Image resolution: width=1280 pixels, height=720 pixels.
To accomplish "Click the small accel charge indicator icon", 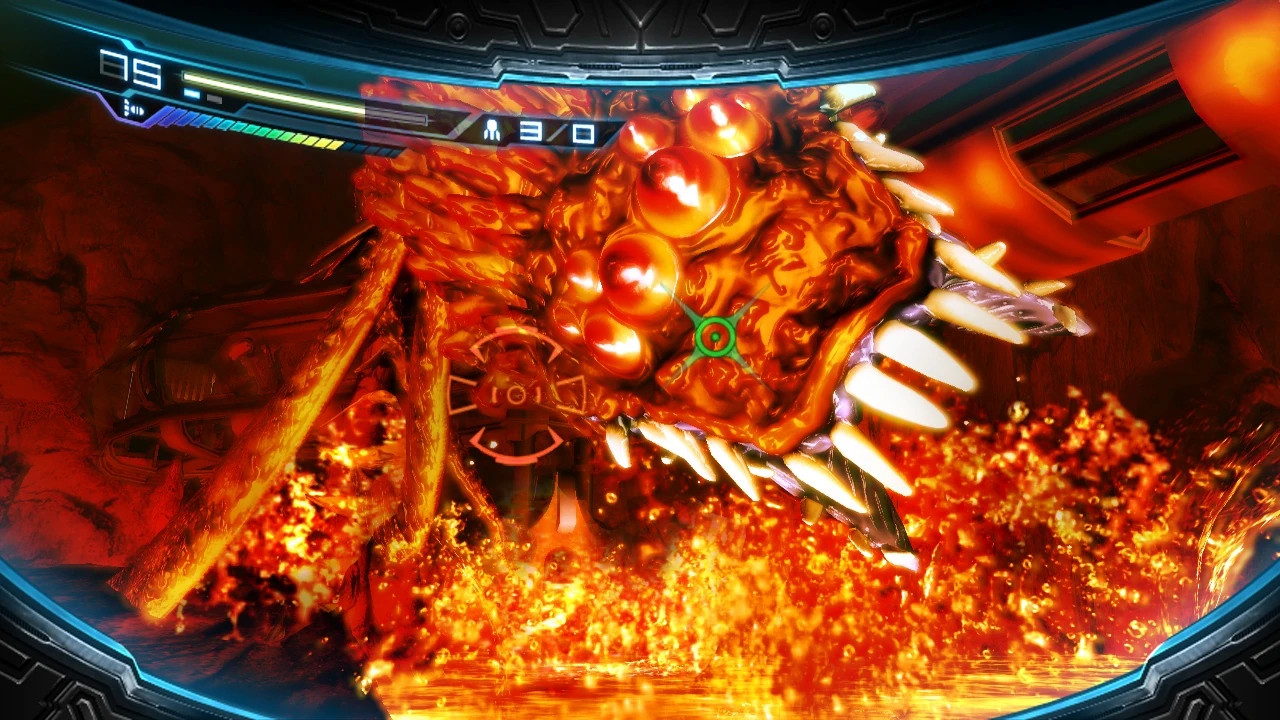I will (x=133, y=106).
